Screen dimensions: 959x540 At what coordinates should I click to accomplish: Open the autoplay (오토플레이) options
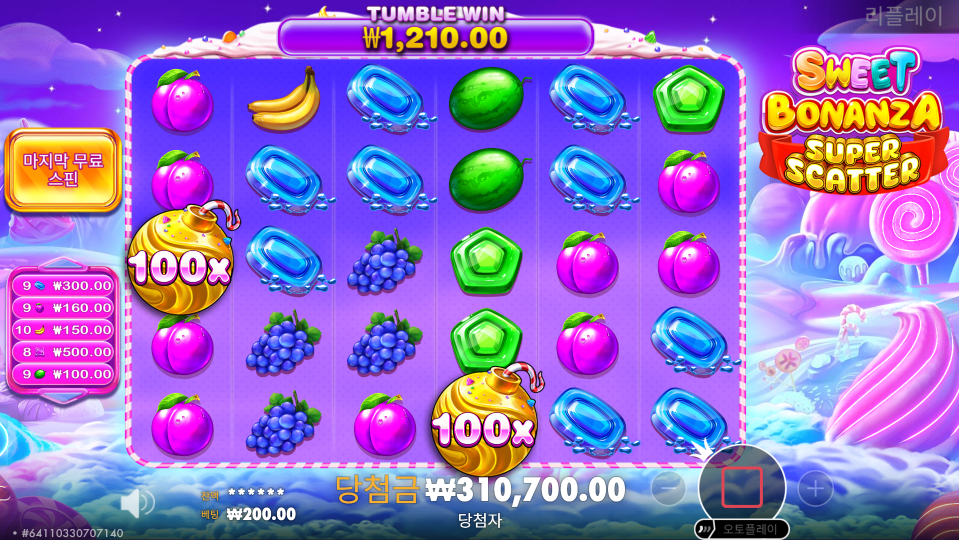pyautogui.click(x=741, y=528)
